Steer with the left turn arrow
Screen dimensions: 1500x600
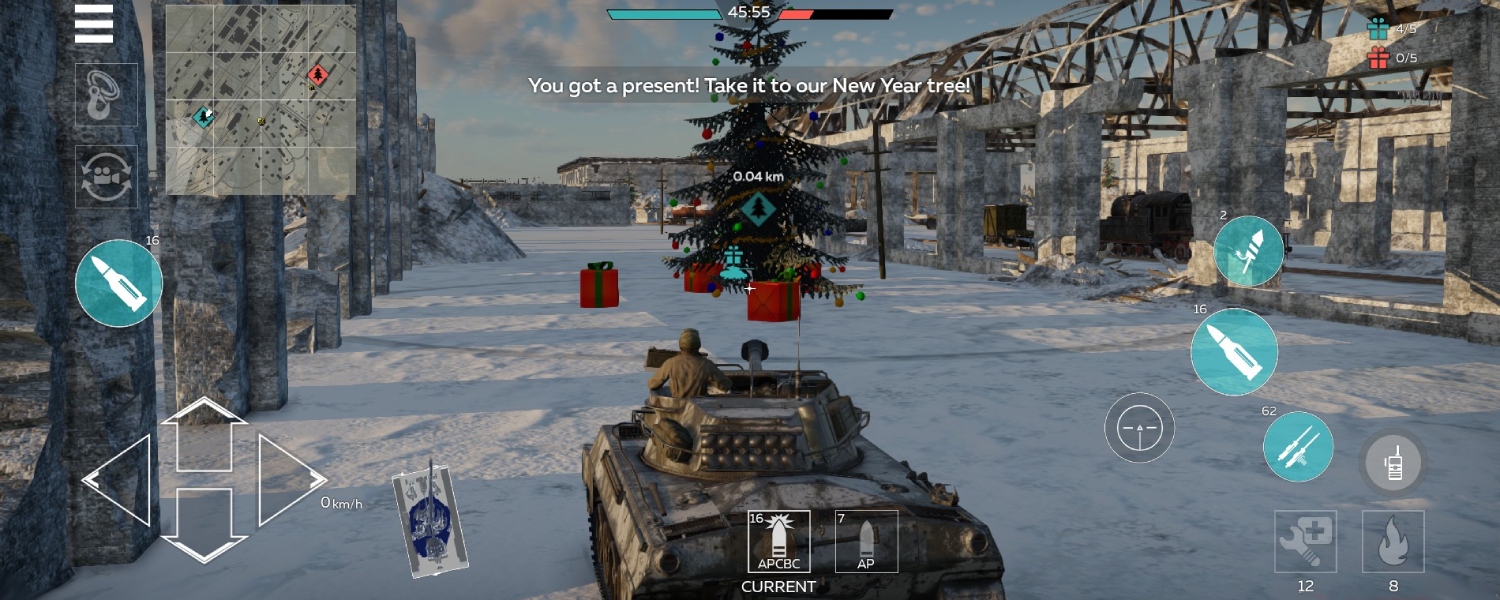point(118,479)
